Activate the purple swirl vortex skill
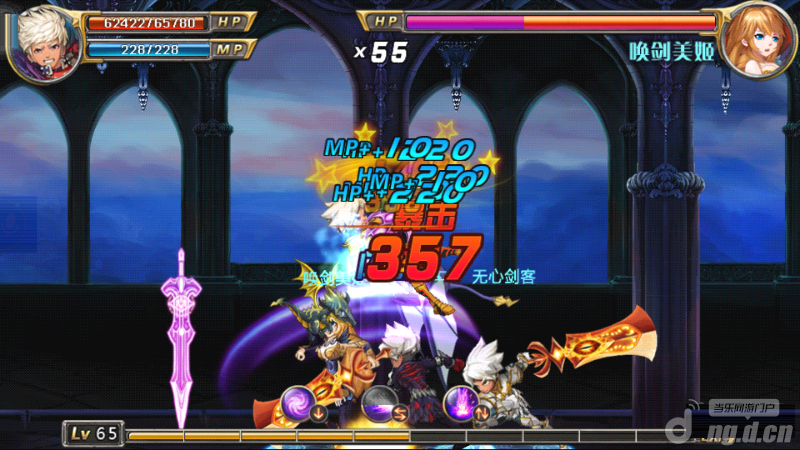This screenshot has width=800, height=450. [299, 401]
